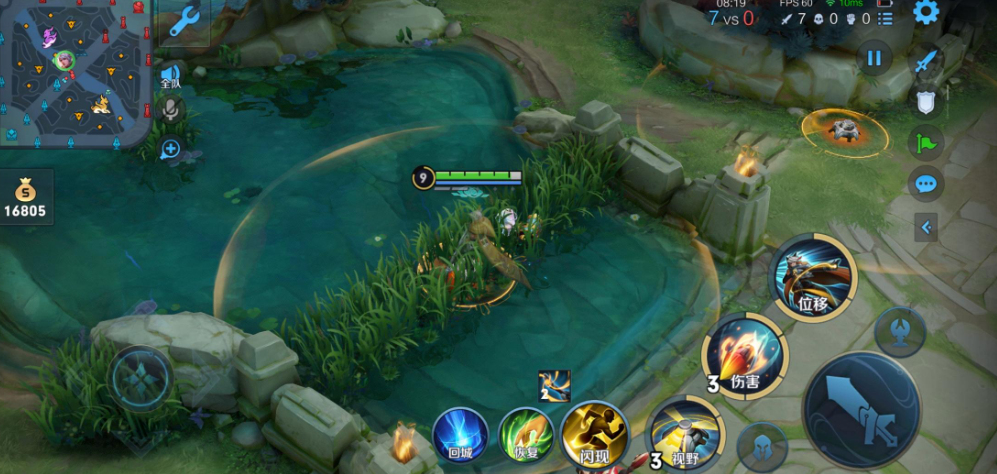
Task: Tap the green flag gather signal
Action: pyautogui.click(x=926, y=143)
